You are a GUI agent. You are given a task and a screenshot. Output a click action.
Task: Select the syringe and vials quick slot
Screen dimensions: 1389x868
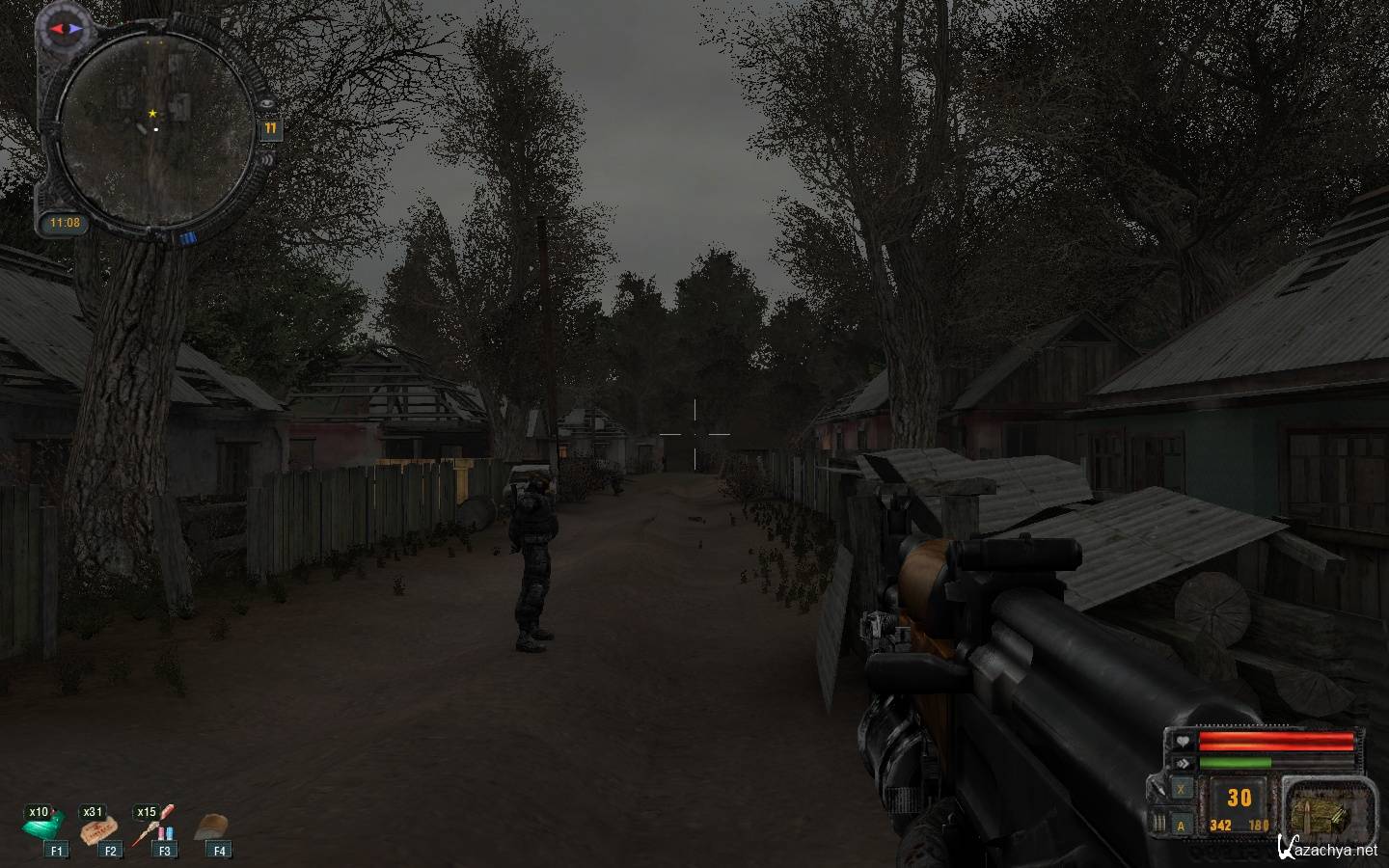point(154,827)
